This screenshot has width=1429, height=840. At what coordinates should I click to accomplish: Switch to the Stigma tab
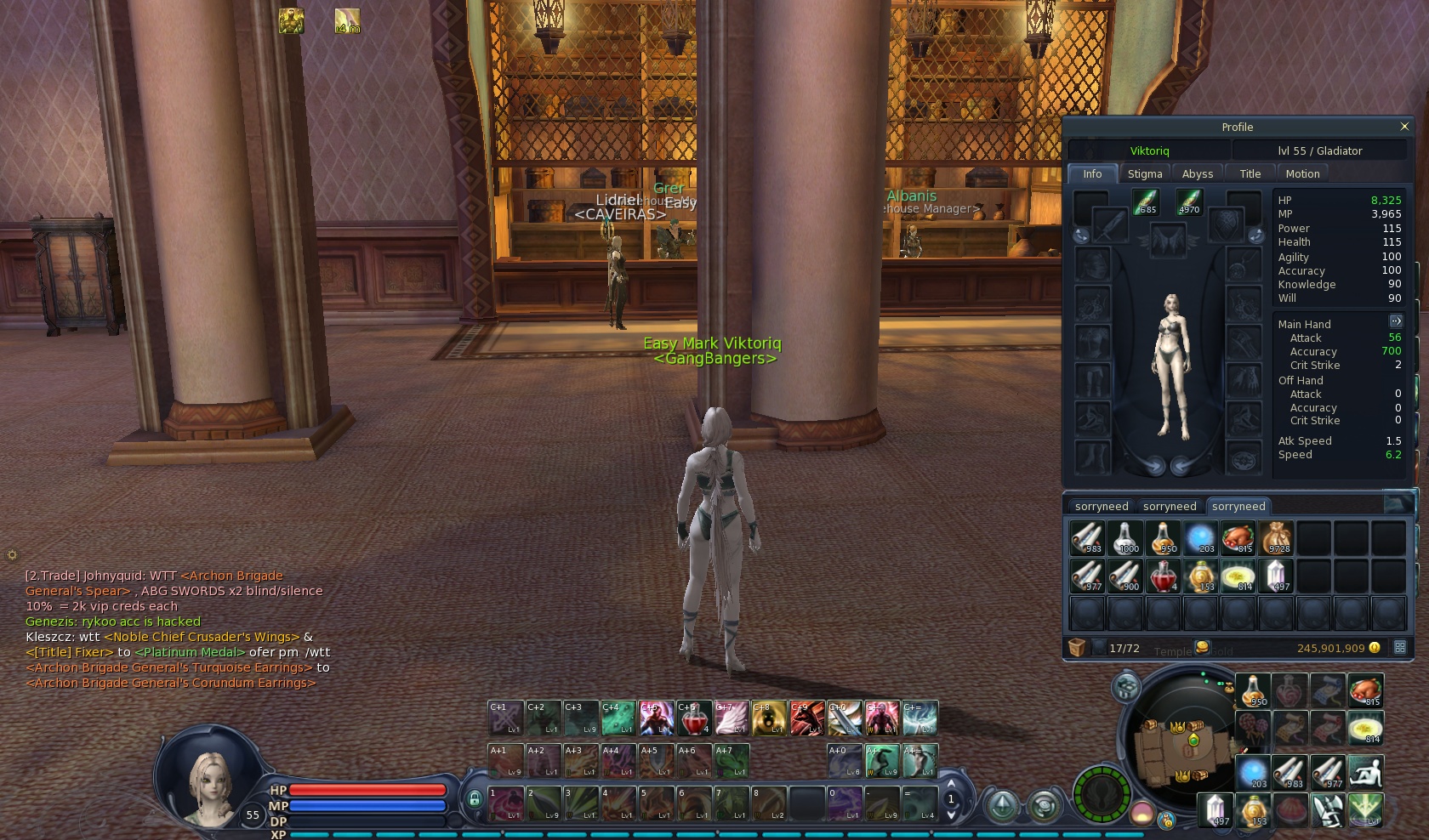[x=1144, y=173]
